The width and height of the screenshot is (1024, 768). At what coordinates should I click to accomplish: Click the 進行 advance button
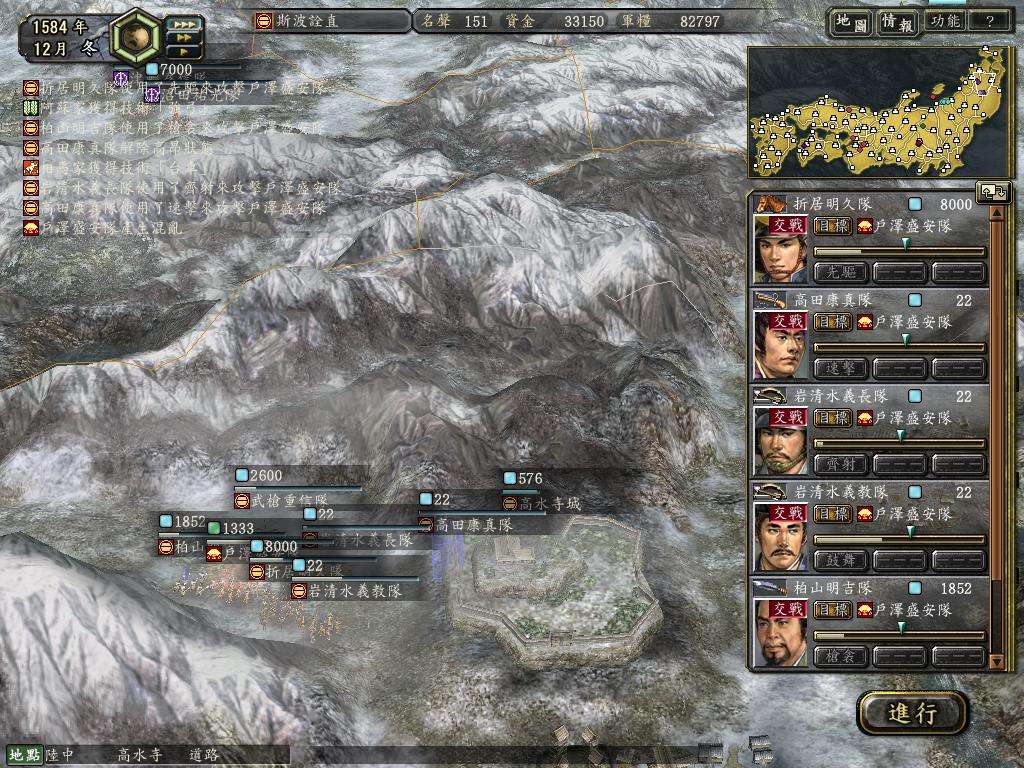tap(912, 713)
